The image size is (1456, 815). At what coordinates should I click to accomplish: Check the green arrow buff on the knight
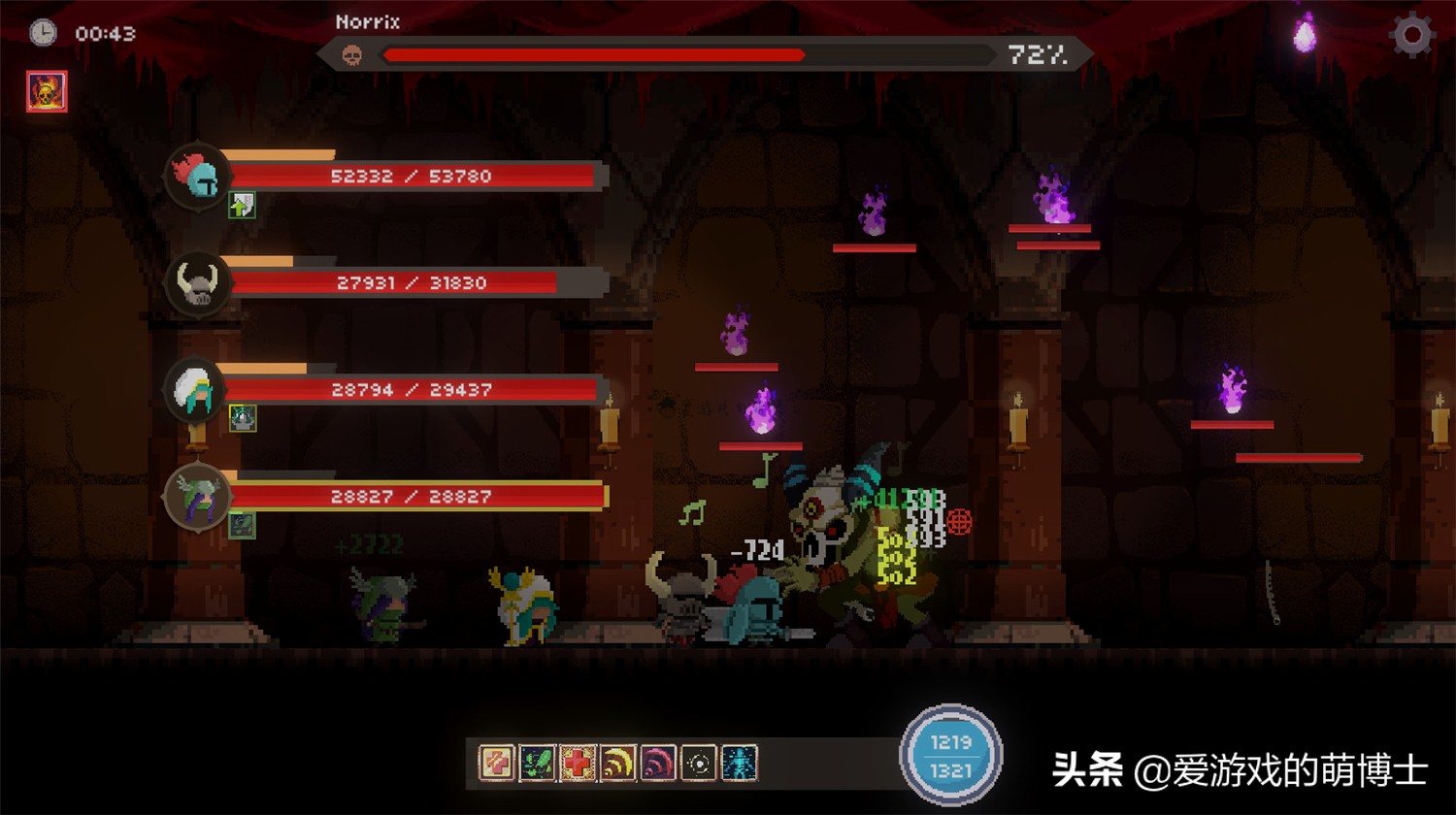point(242,205)
